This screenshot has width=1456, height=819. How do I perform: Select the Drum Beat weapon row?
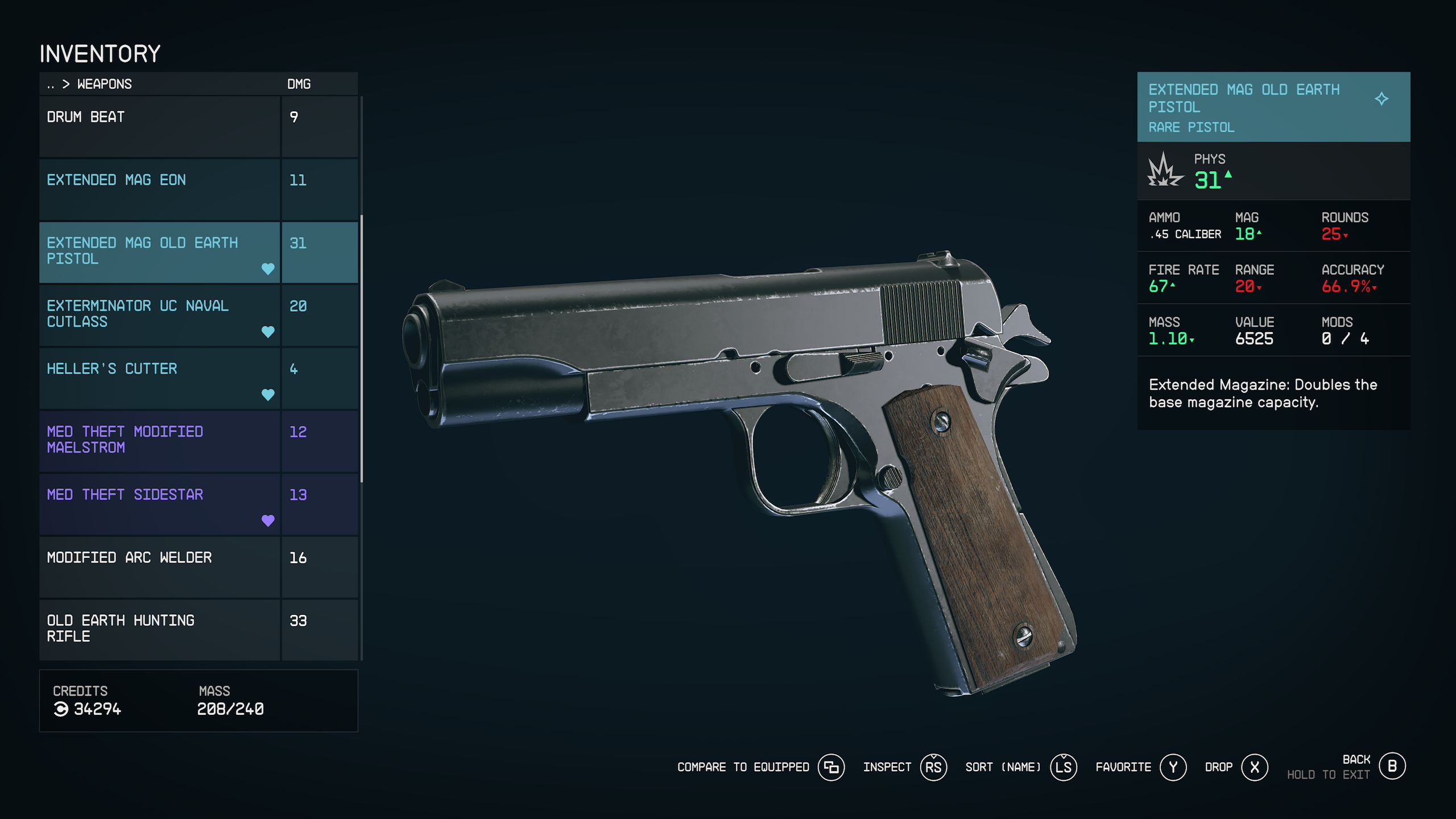pos(159,126)
